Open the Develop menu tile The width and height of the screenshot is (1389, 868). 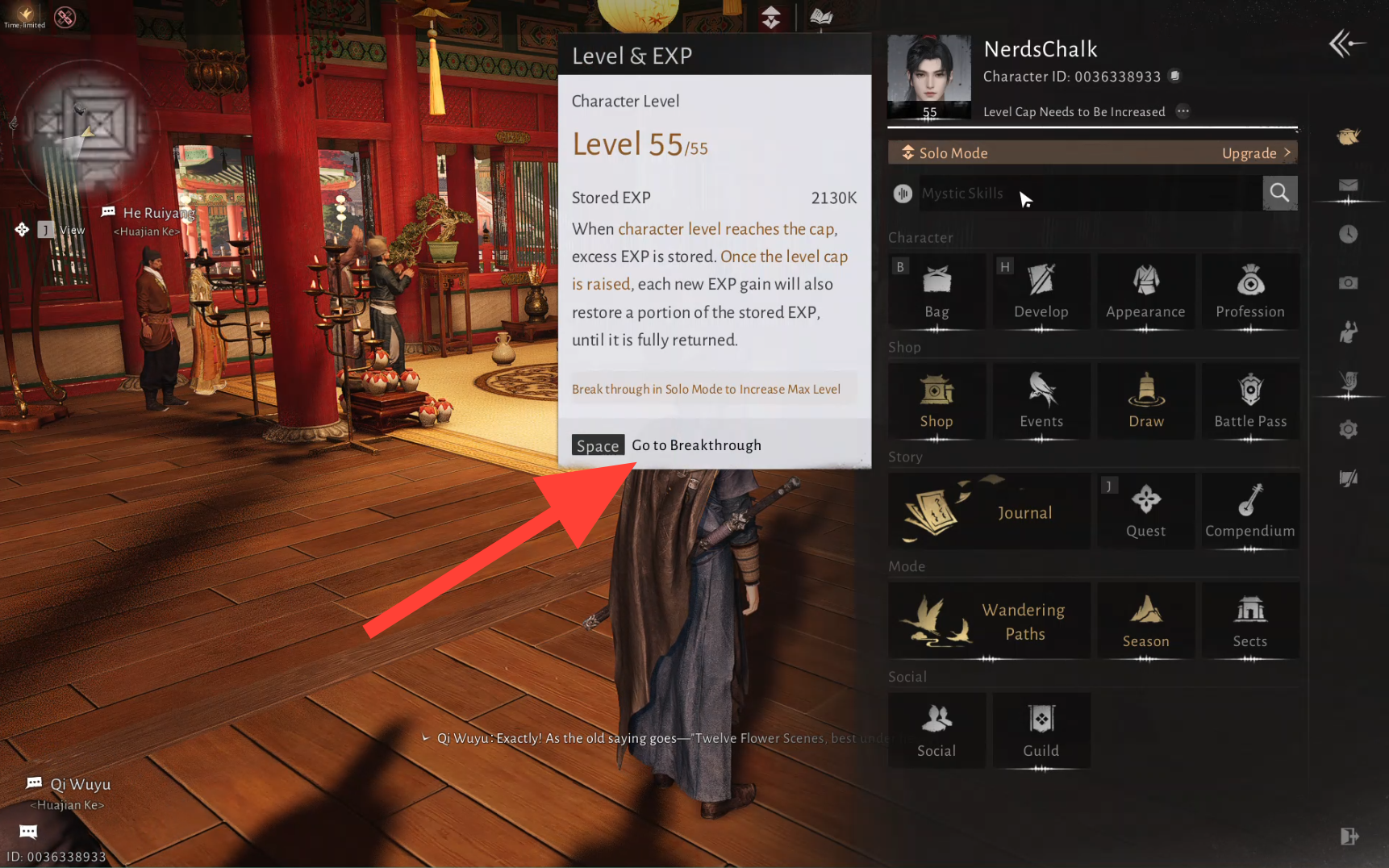pyautogui.click(x=1041, y=291)
